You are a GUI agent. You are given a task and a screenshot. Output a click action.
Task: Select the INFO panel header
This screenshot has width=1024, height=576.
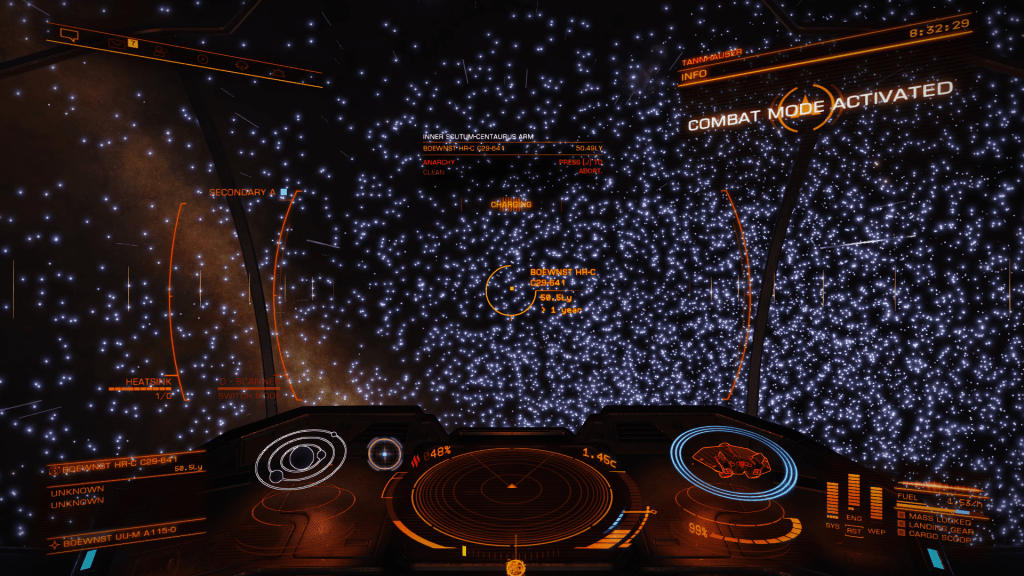(x=694, y=75)
